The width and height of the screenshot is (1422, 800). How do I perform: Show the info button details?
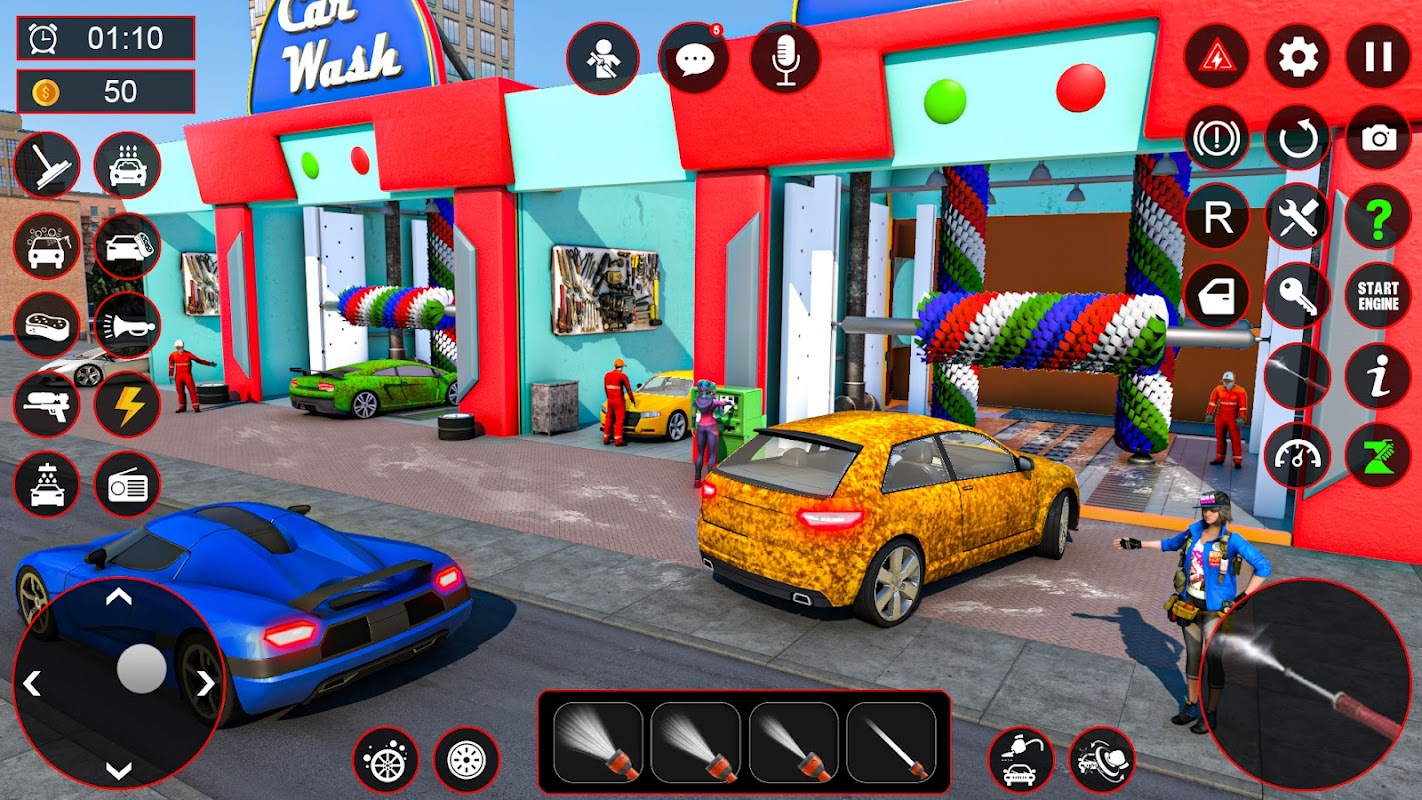[x=1378, y=376]
